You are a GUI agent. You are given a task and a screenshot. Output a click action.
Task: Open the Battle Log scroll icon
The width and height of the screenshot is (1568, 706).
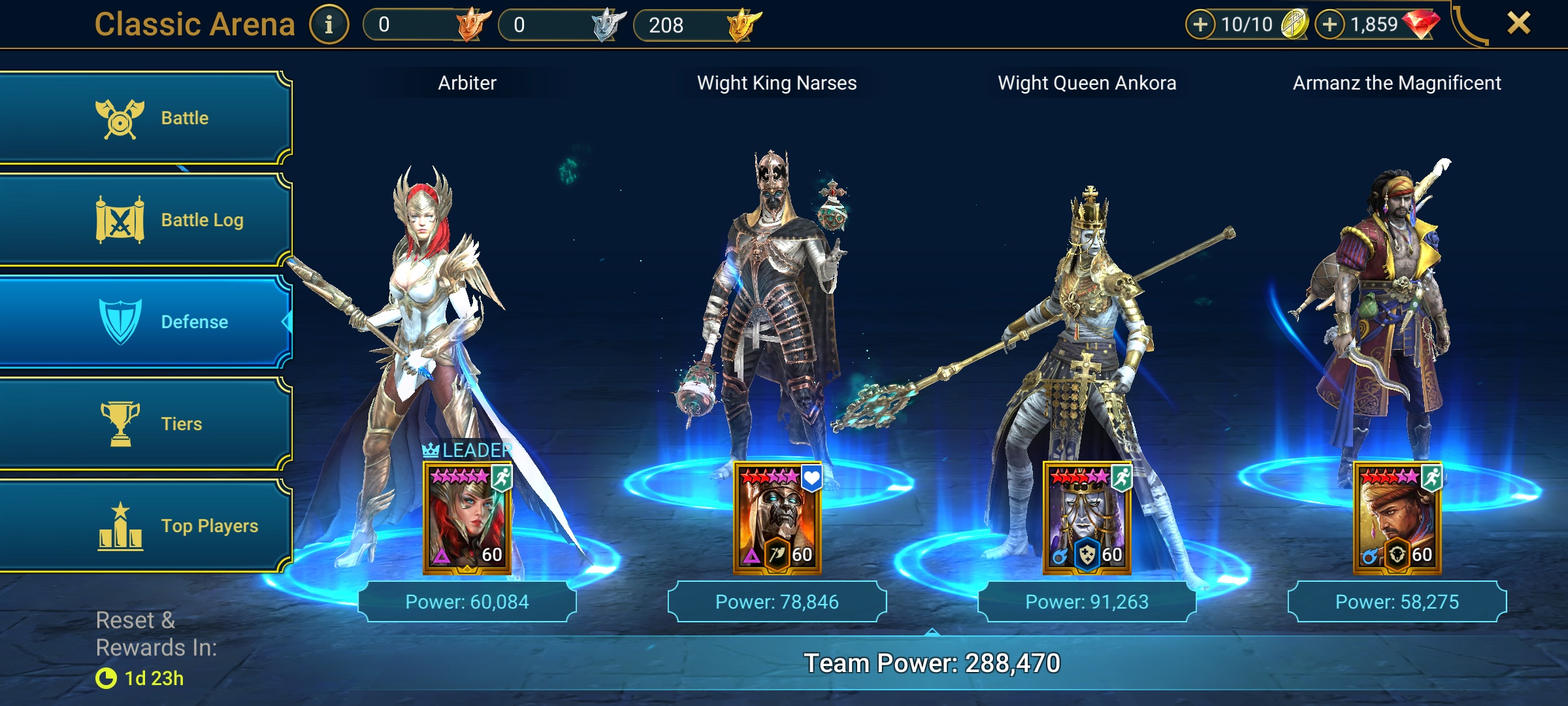[x=120, y=220]
